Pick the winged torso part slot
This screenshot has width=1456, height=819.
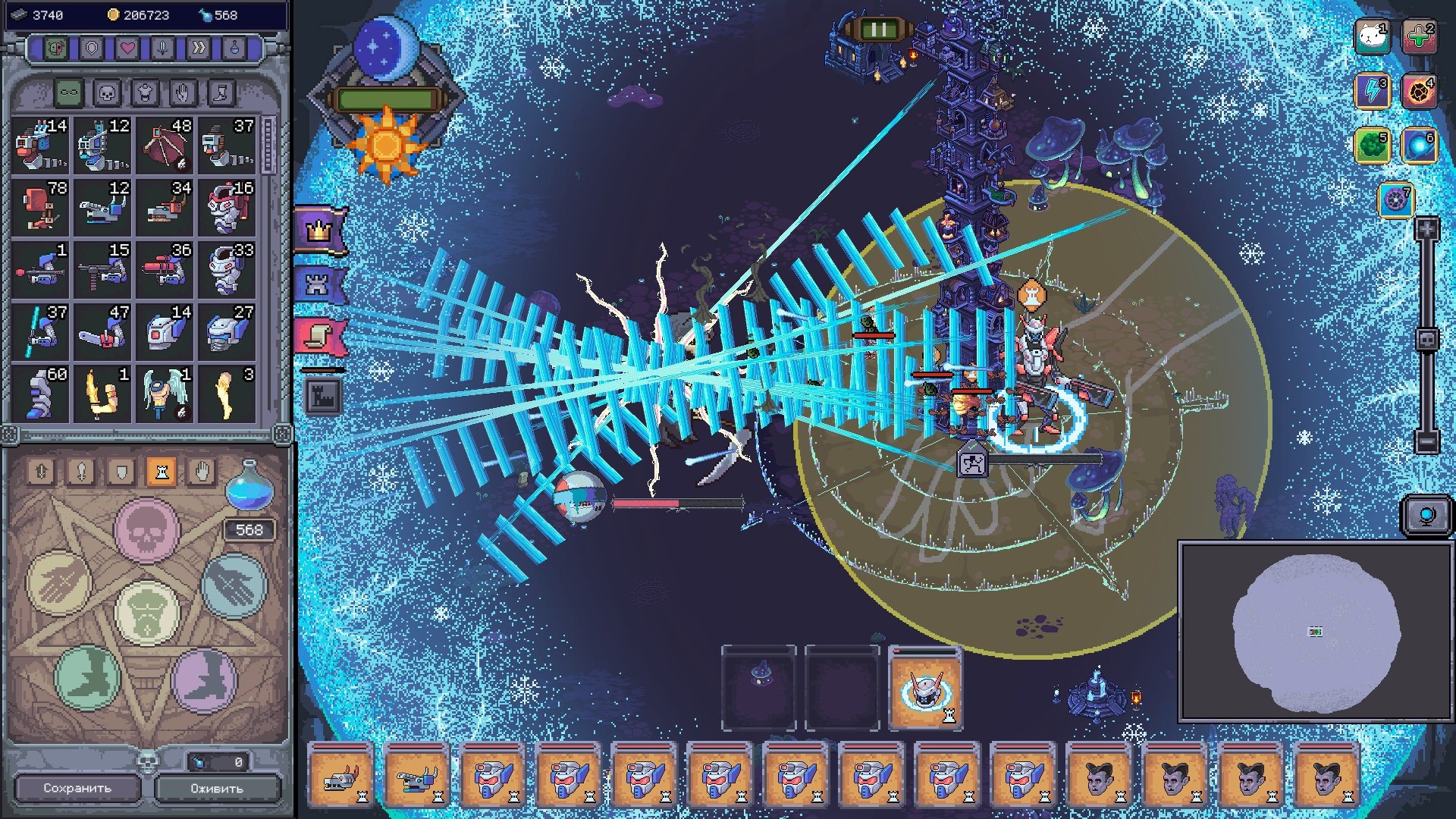click(165, 393)
